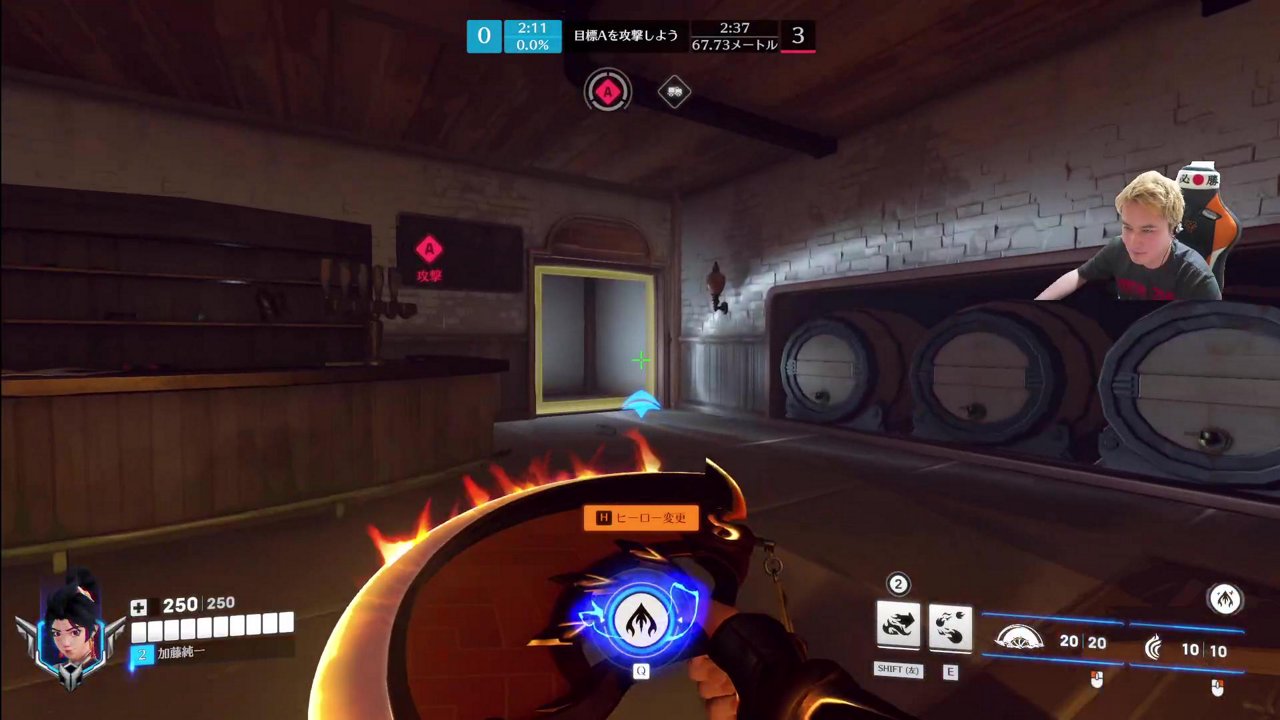Select the Kunai weapon icon
The image size is (1280, 720).
point(1156,648)
